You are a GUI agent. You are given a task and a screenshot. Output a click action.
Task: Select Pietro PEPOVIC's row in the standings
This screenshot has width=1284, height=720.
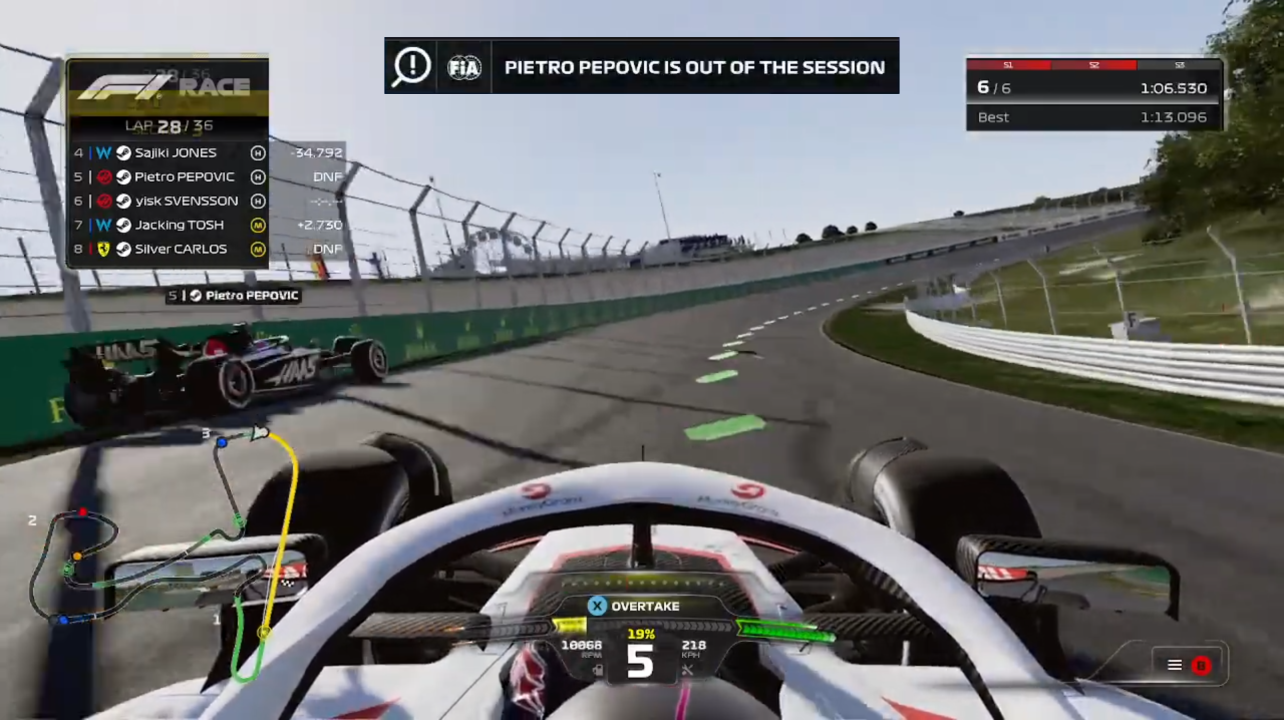pyautogui.click(x=184, y=177)
